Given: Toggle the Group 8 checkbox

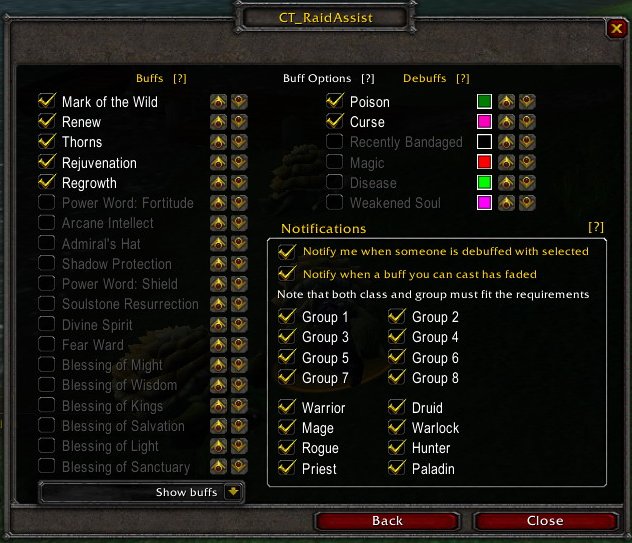Looking at the screenshot, I should (x=398, y=378).
